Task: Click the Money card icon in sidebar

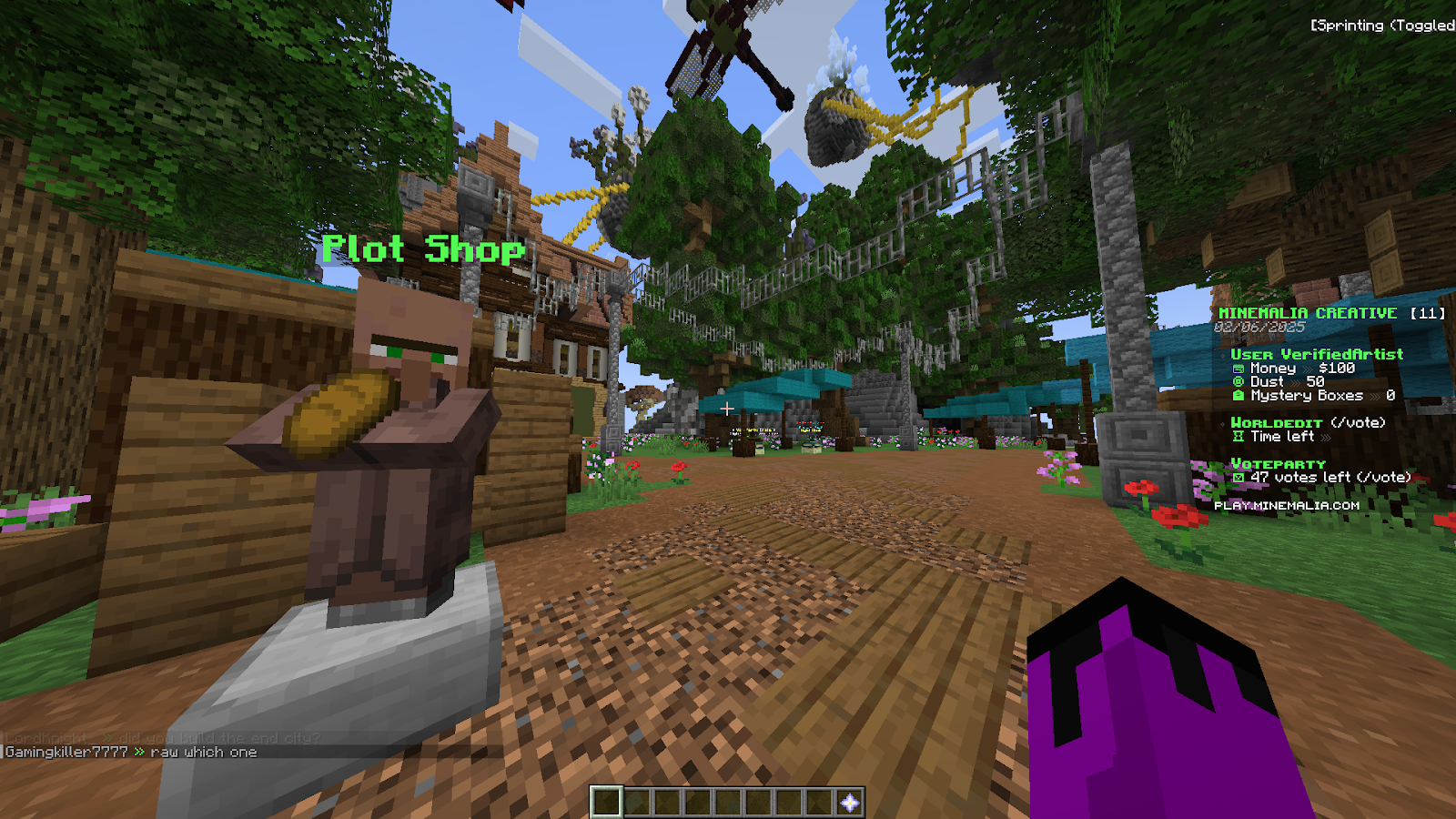Action: [1239, 368]
